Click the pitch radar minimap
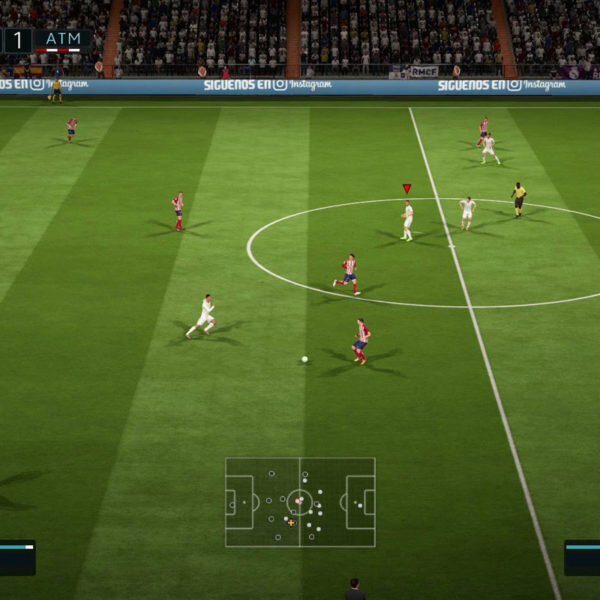 [300, 502]
